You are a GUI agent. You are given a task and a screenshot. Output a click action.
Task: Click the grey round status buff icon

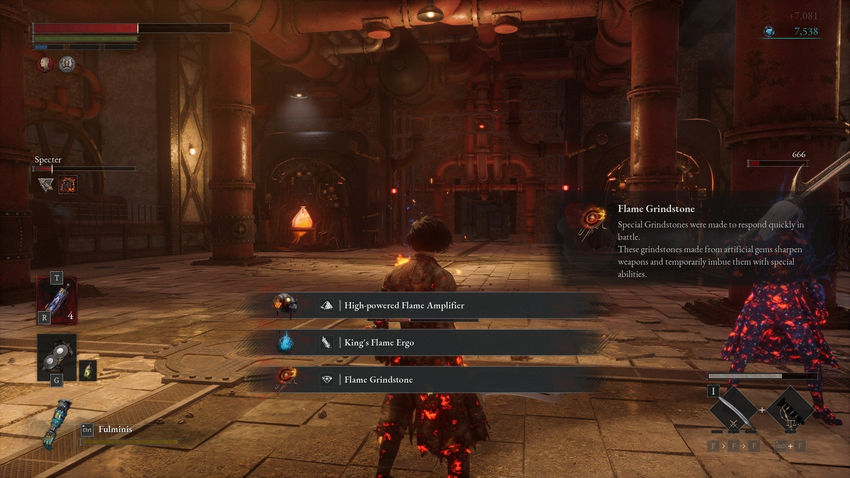point(67,64)
